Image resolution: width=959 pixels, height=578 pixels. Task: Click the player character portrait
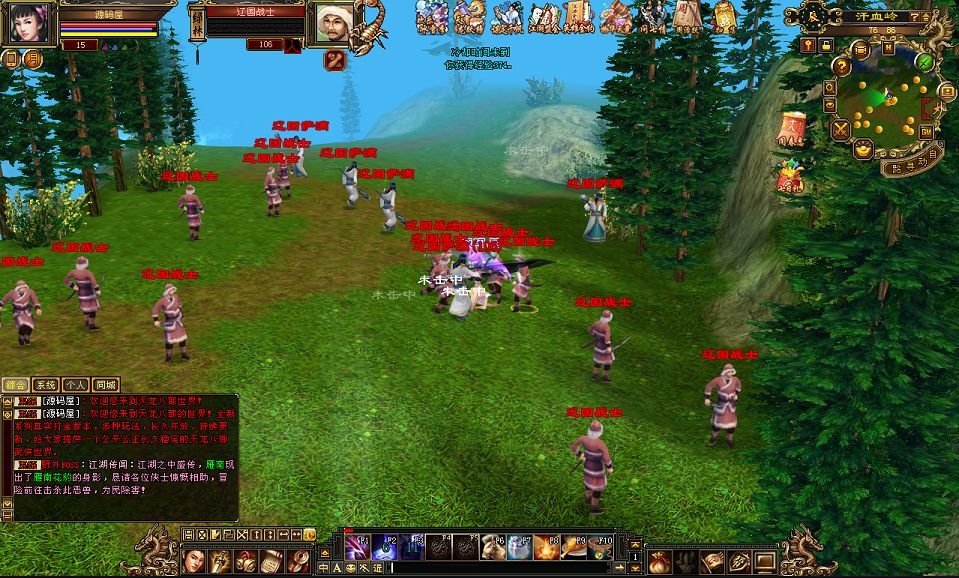28,22
